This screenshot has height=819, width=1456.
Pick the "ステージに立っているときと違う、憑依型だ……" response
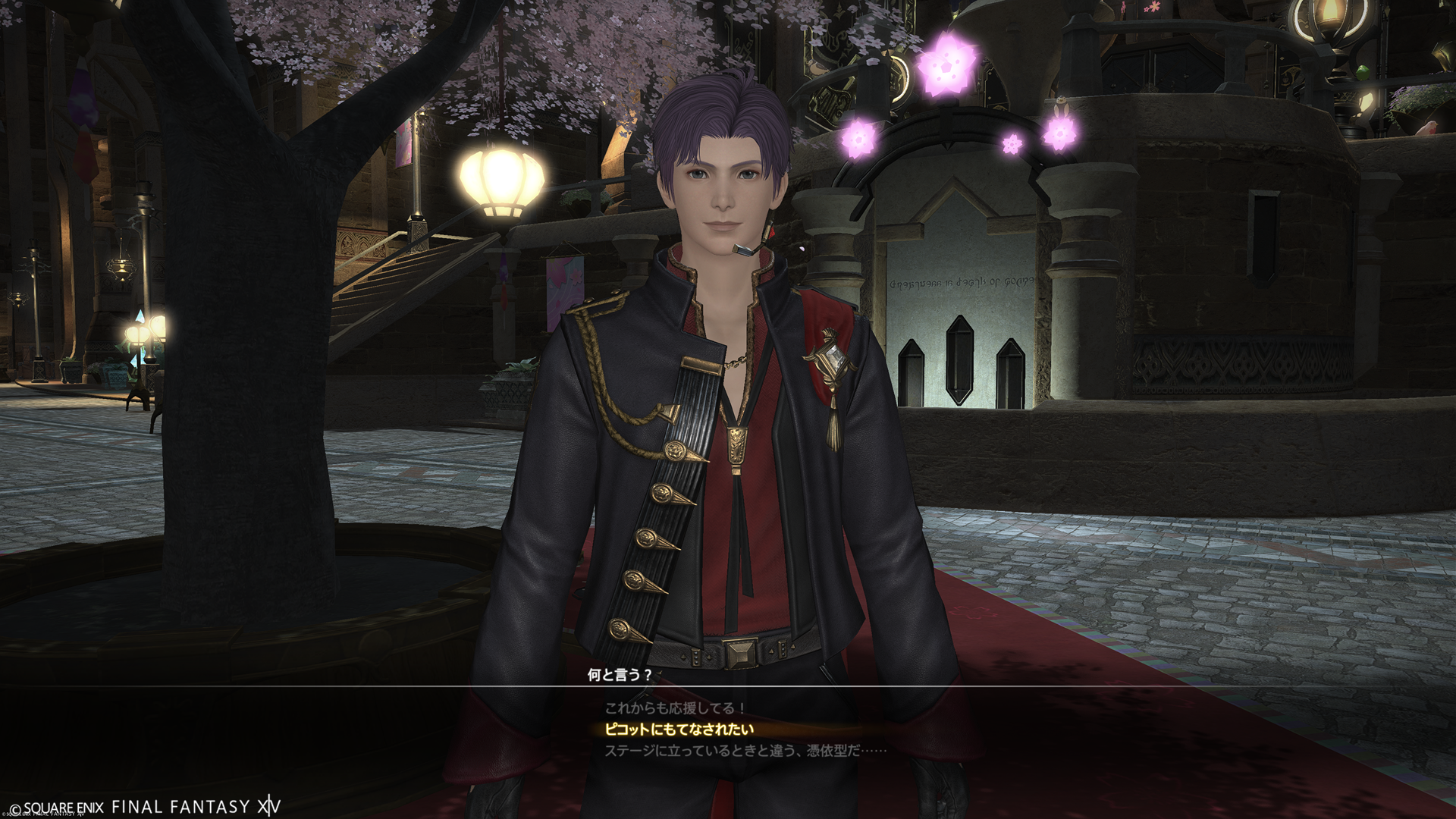[745, 751]
